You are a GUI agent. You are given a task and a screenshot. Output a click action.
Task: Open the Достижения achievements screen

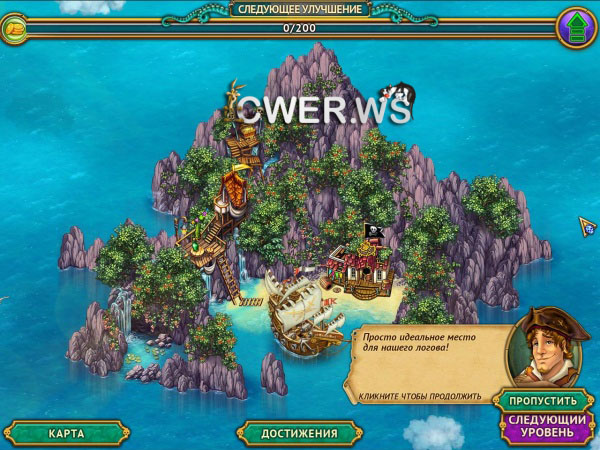click(x=299, y=433)
